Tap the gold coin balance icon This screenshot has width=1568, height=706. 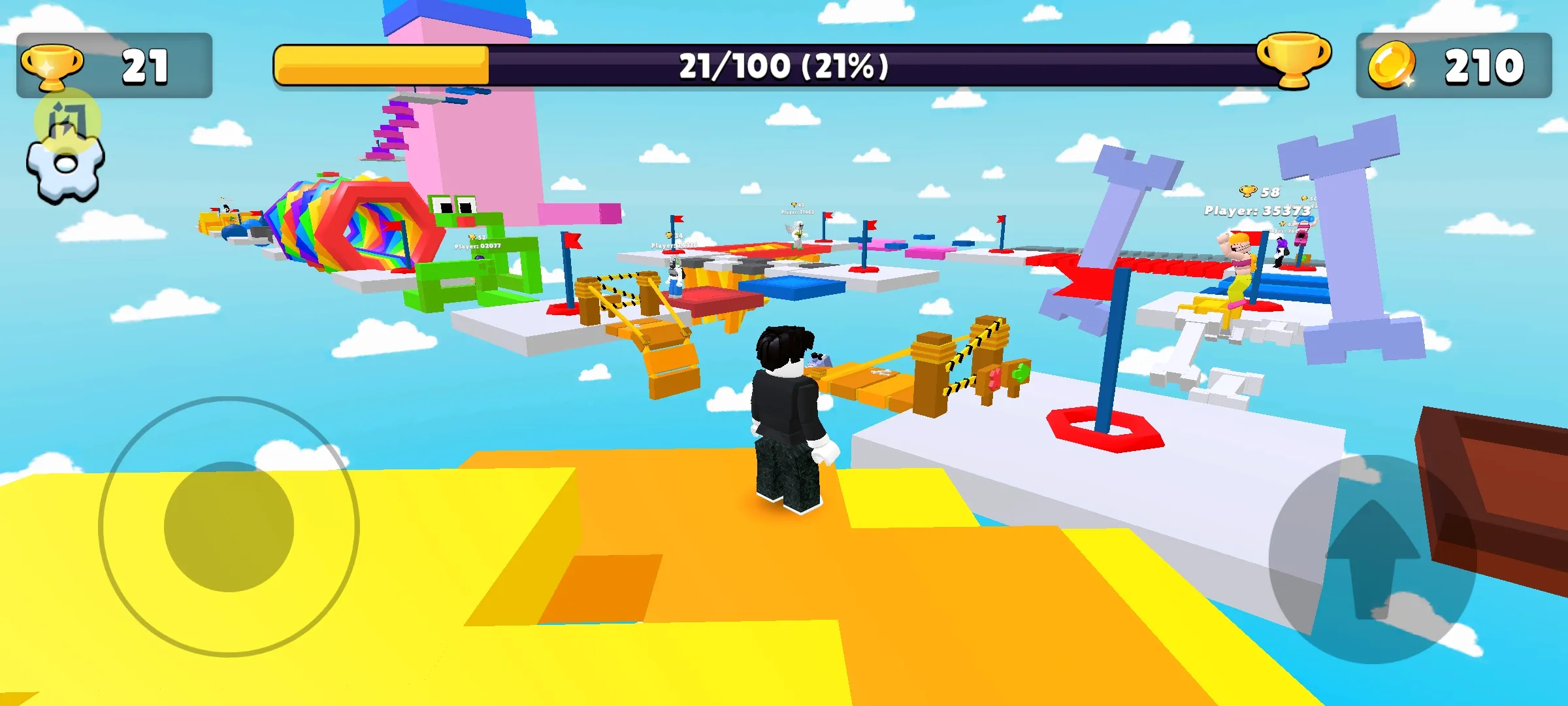(1392, 65)
